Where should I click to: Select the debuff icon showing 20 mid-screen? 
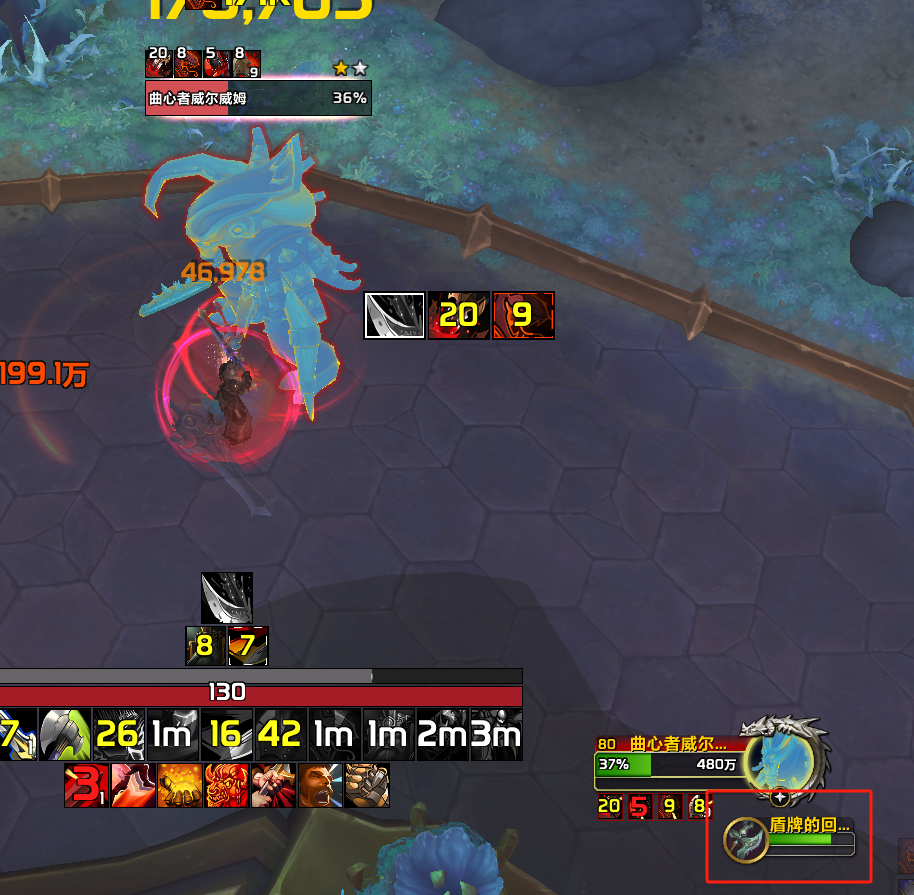click(x=459, y=316)
